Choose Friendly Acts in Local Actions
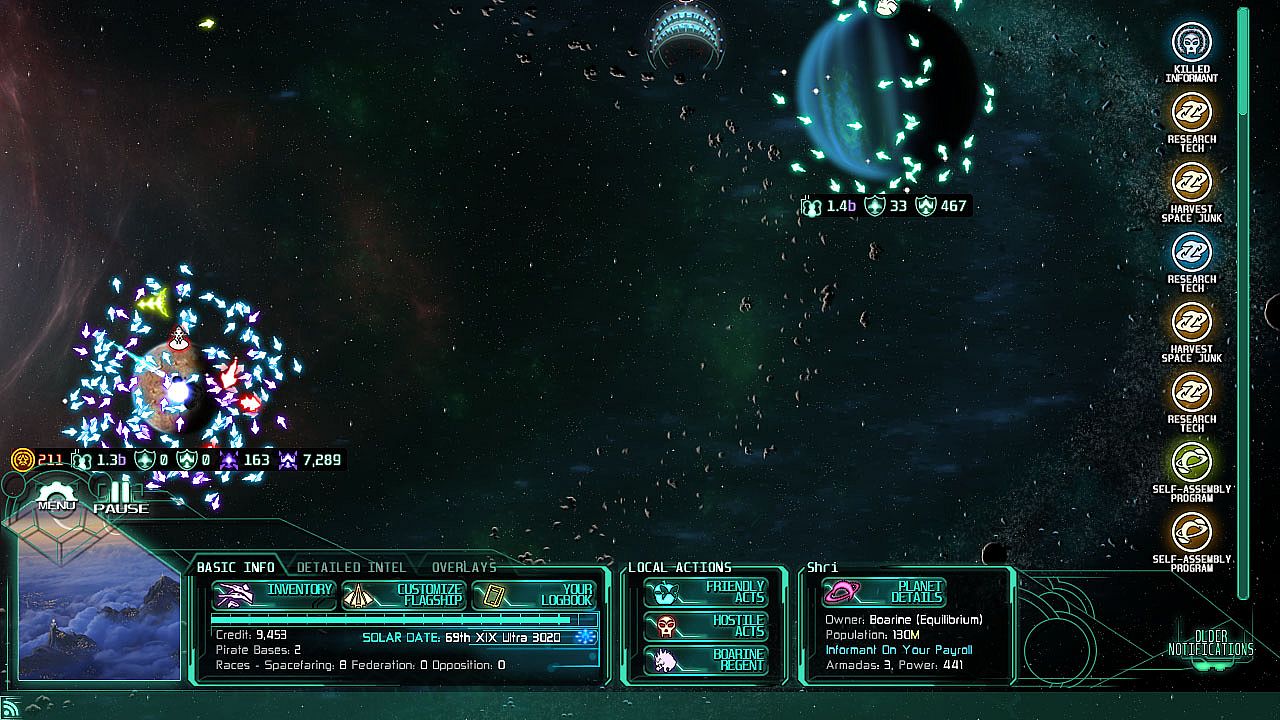This screenshot has height=720, width=1280. (706, 592)
